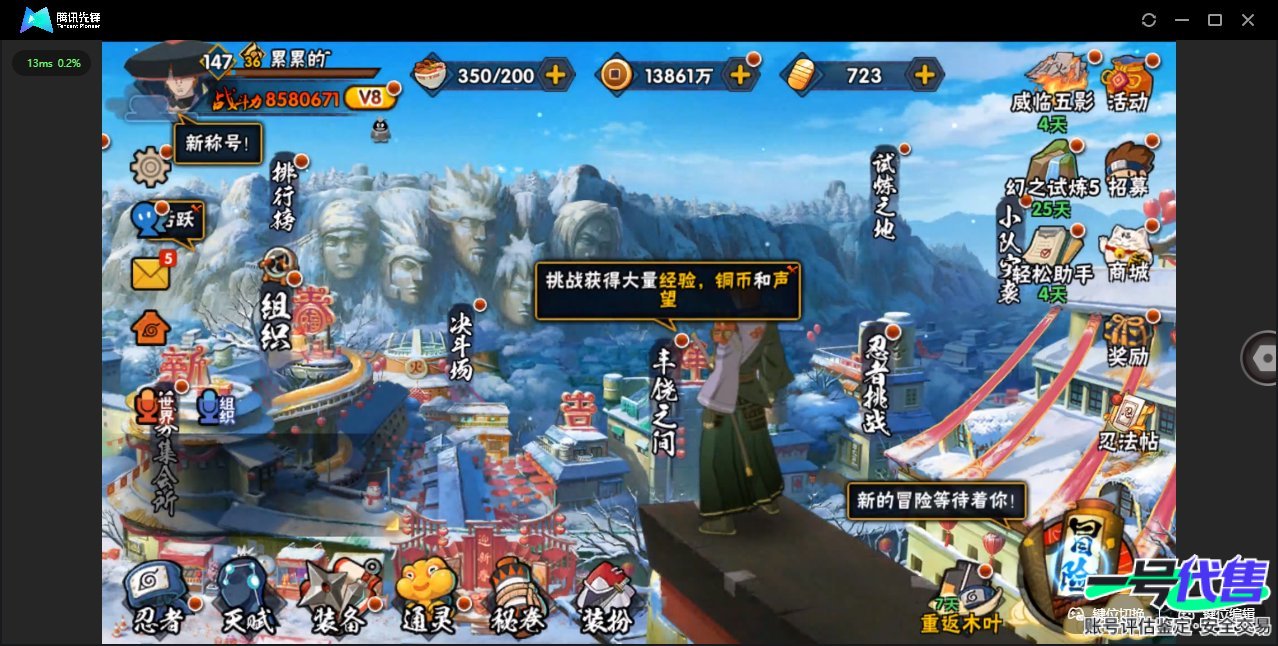Open the 天赋 talent menu
1278x646 pixels.
[246, 597]
